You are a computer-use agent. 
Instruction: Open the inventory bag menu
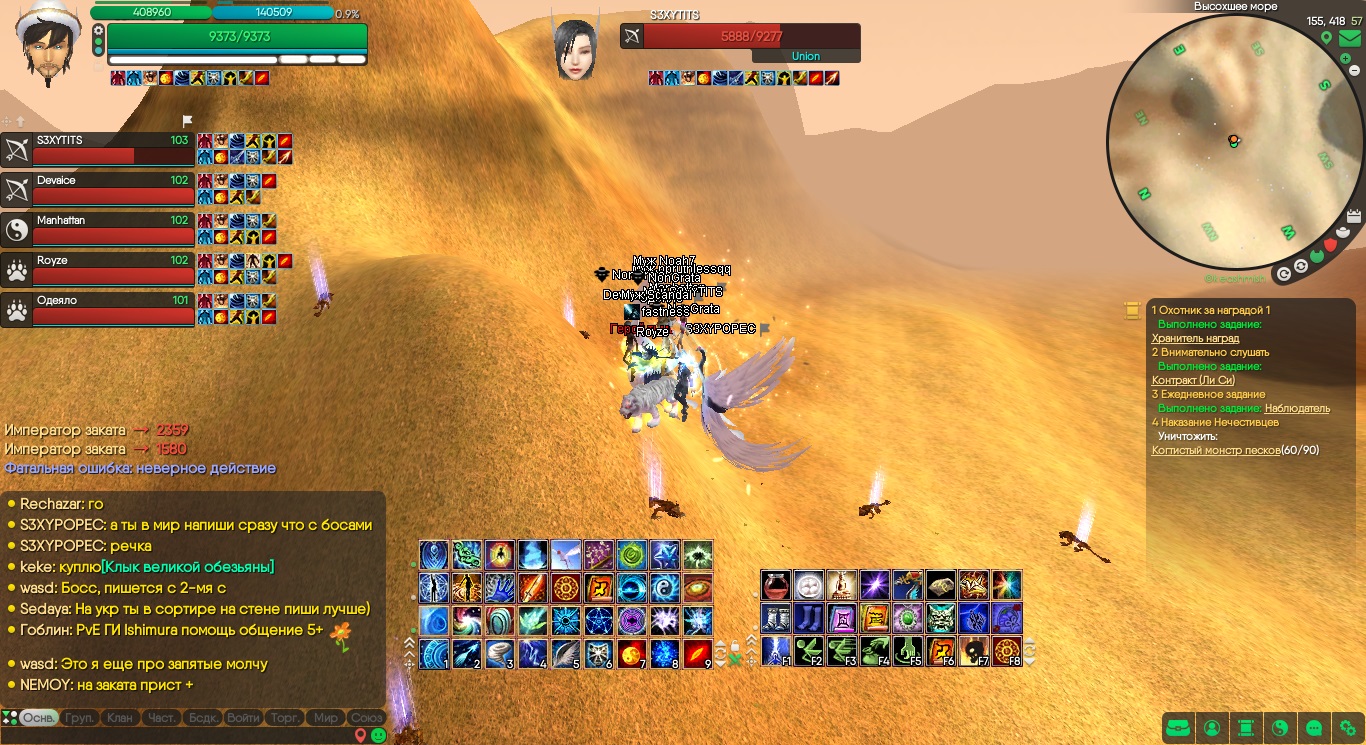pos(1179,728)
